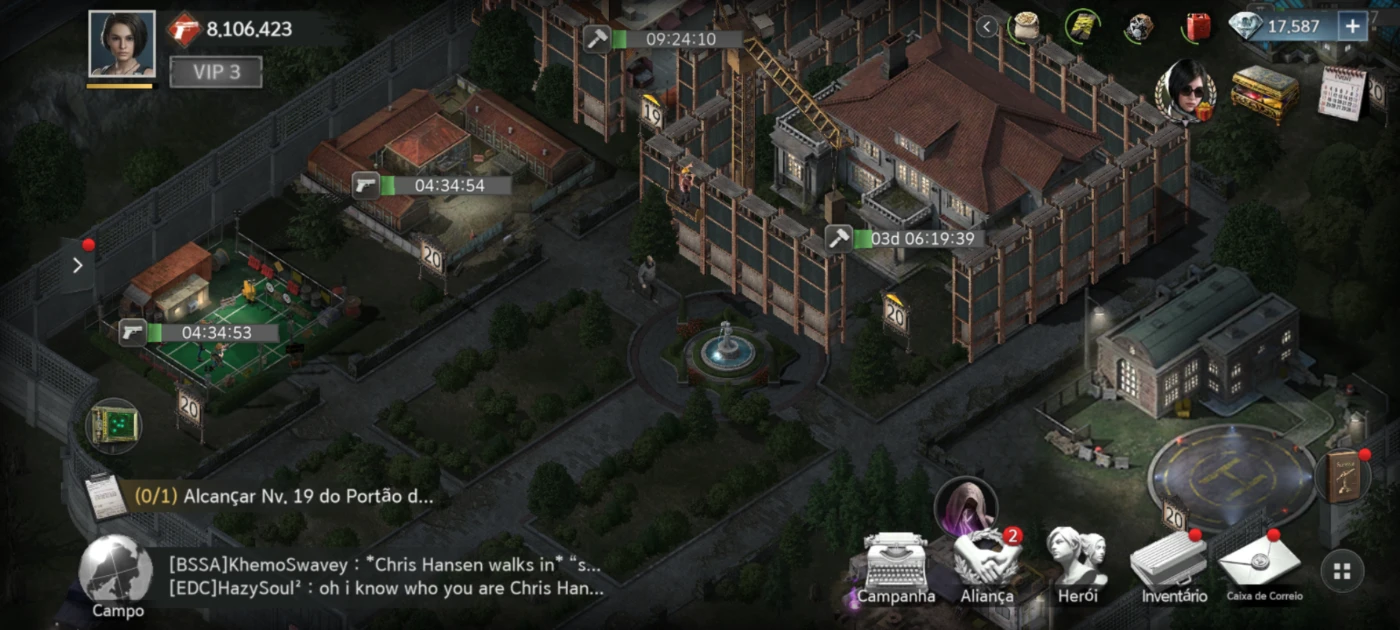Select the red fuel can resource icon
This screenshot has width=1400, height=630.
(x=1196, y=27)
